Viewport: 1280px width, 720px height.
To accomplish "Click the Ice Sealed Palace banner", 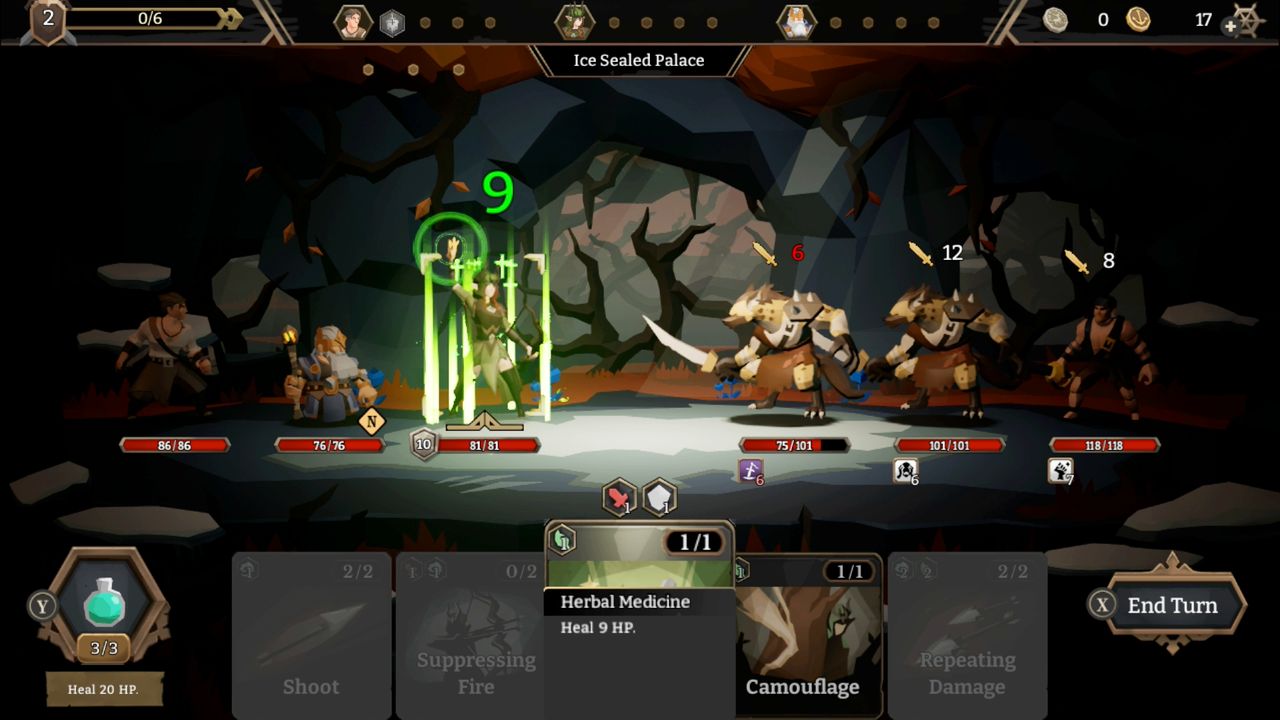I will pos(640,60).
